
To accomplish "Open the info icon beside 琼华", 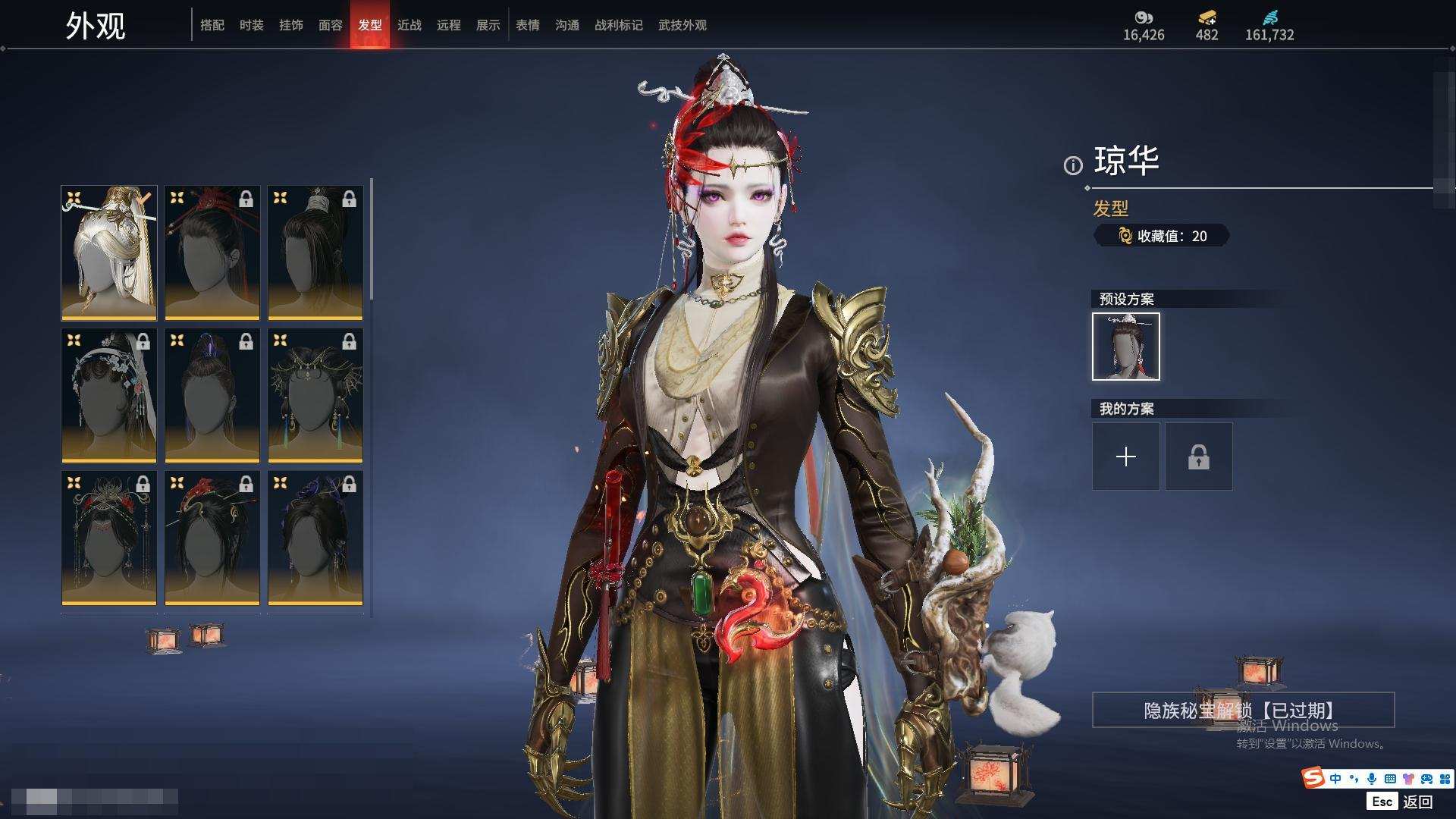I will pos(1073,165).
